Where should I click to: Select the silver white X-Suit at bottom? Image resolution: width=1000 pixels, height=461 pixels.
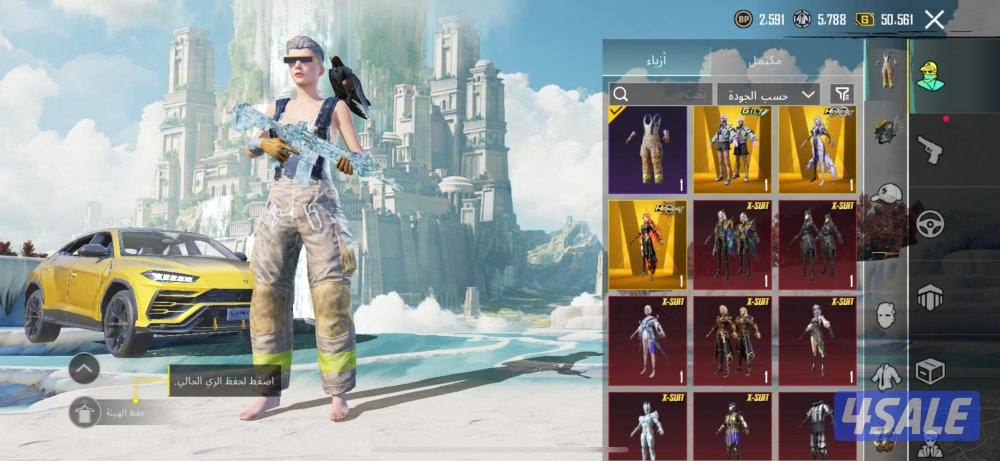pos(648,423)
